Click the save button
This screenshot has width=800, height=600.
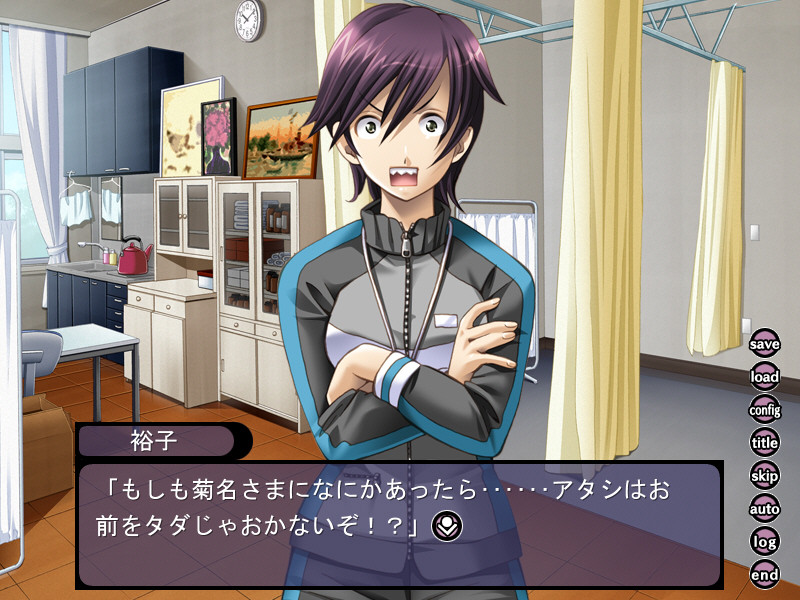click(x=765, y=344)
